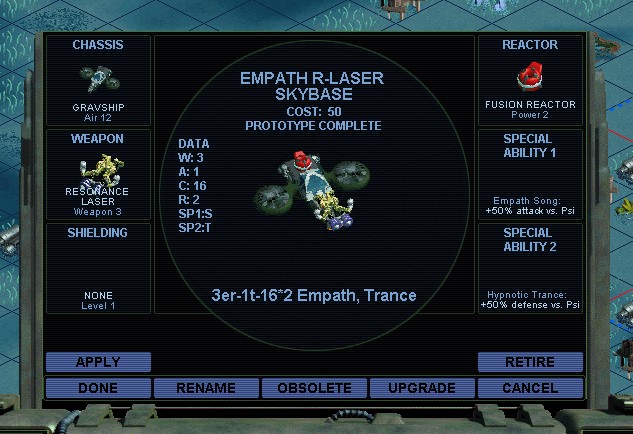The image size is (633, 434).
Task: Rename the Empath R-Laser Skybase
Action: click(206, 388)
